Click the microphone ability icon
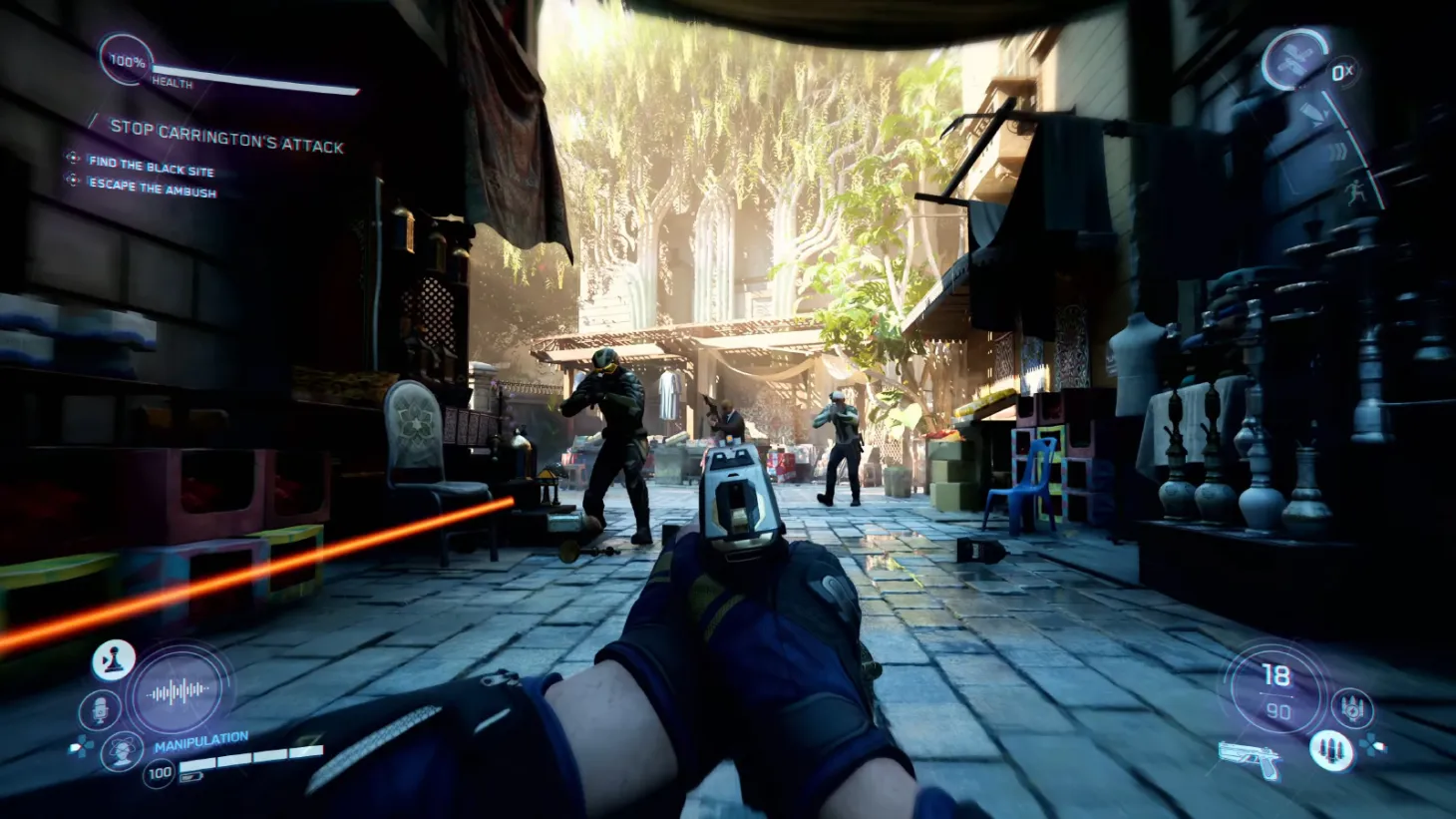The image size is (1456, 819). pyautogui.click(x=99, y=708)
